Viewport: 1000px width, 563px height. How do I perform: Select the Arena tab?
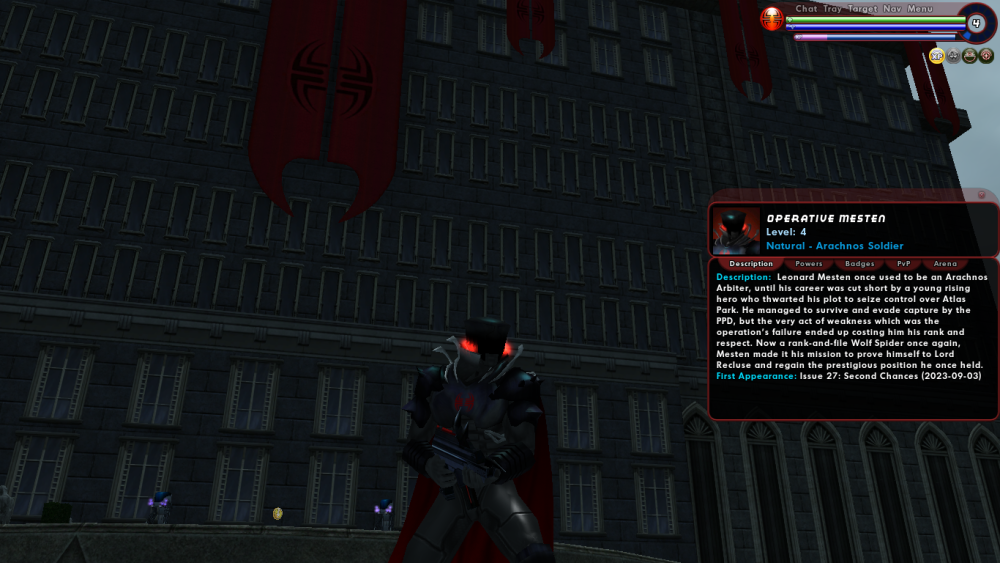[945, 264]
